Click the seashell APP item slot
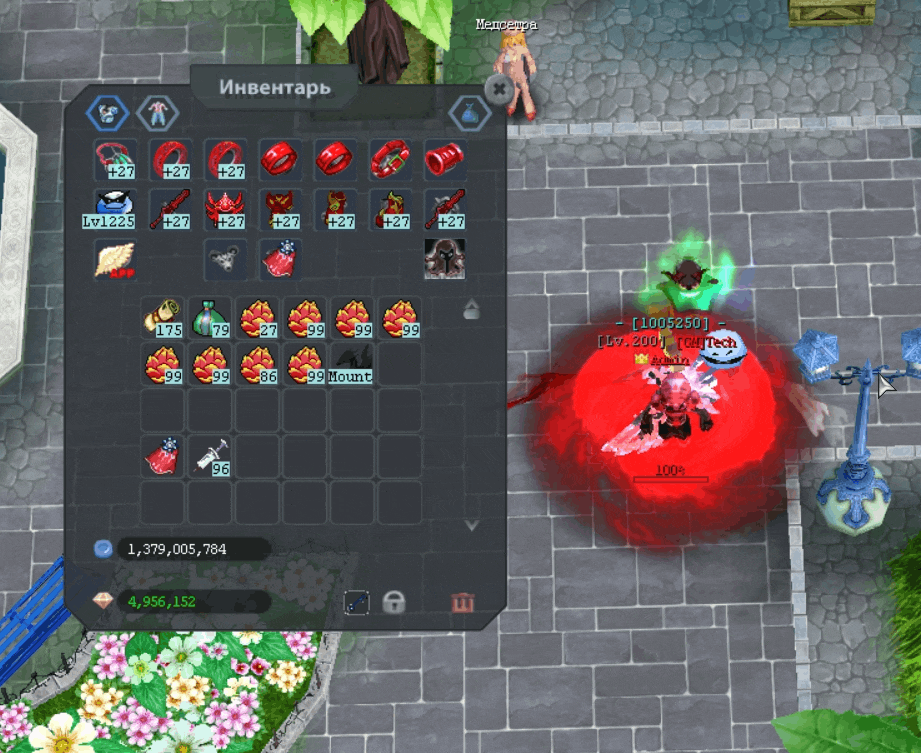Screen dimensions: 921x753 [115, 259]
